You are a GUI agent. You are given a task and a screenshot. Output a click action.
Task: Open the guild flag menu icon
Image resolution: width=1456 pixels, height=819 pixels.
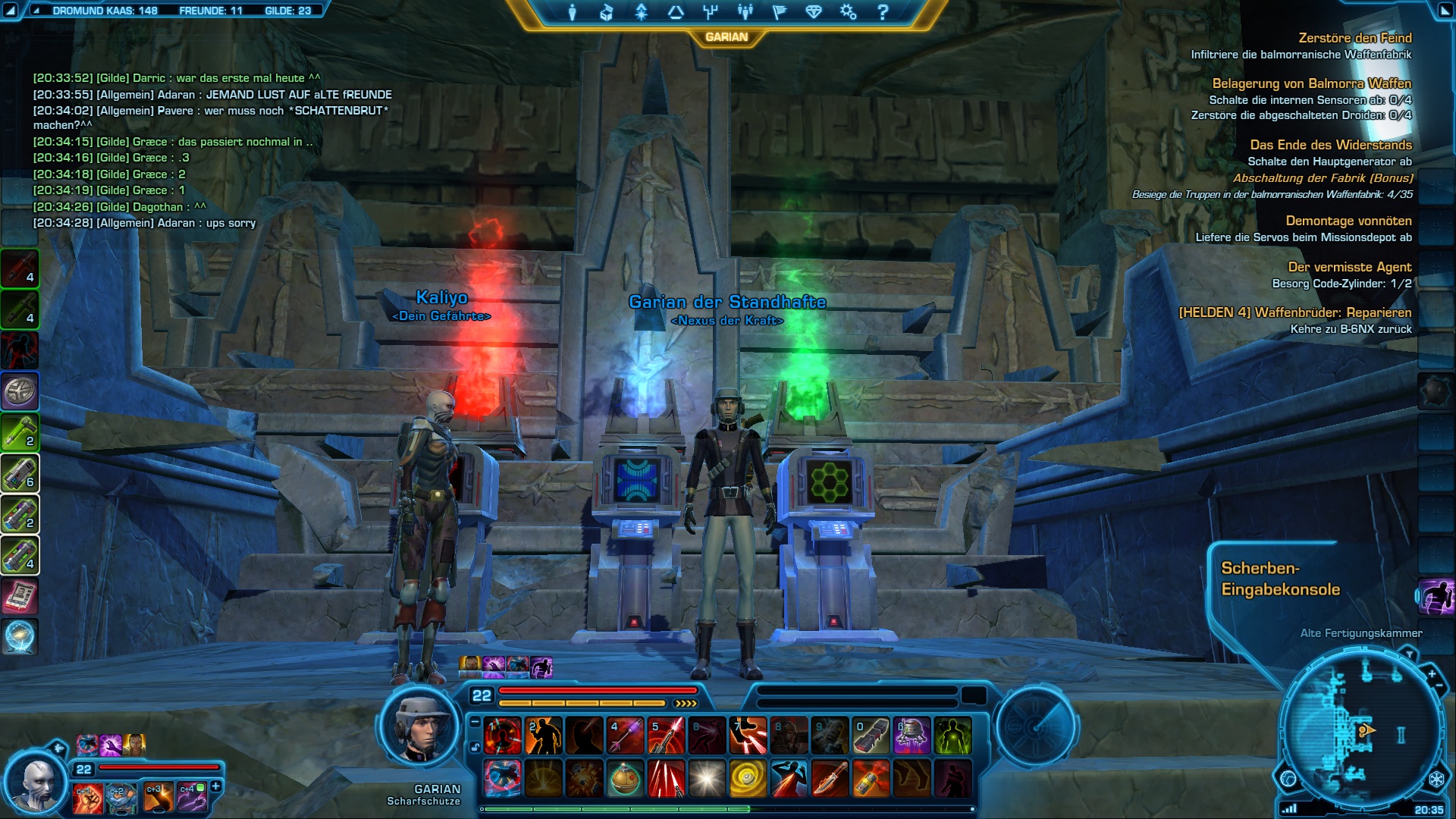click(x=779, y=12)
